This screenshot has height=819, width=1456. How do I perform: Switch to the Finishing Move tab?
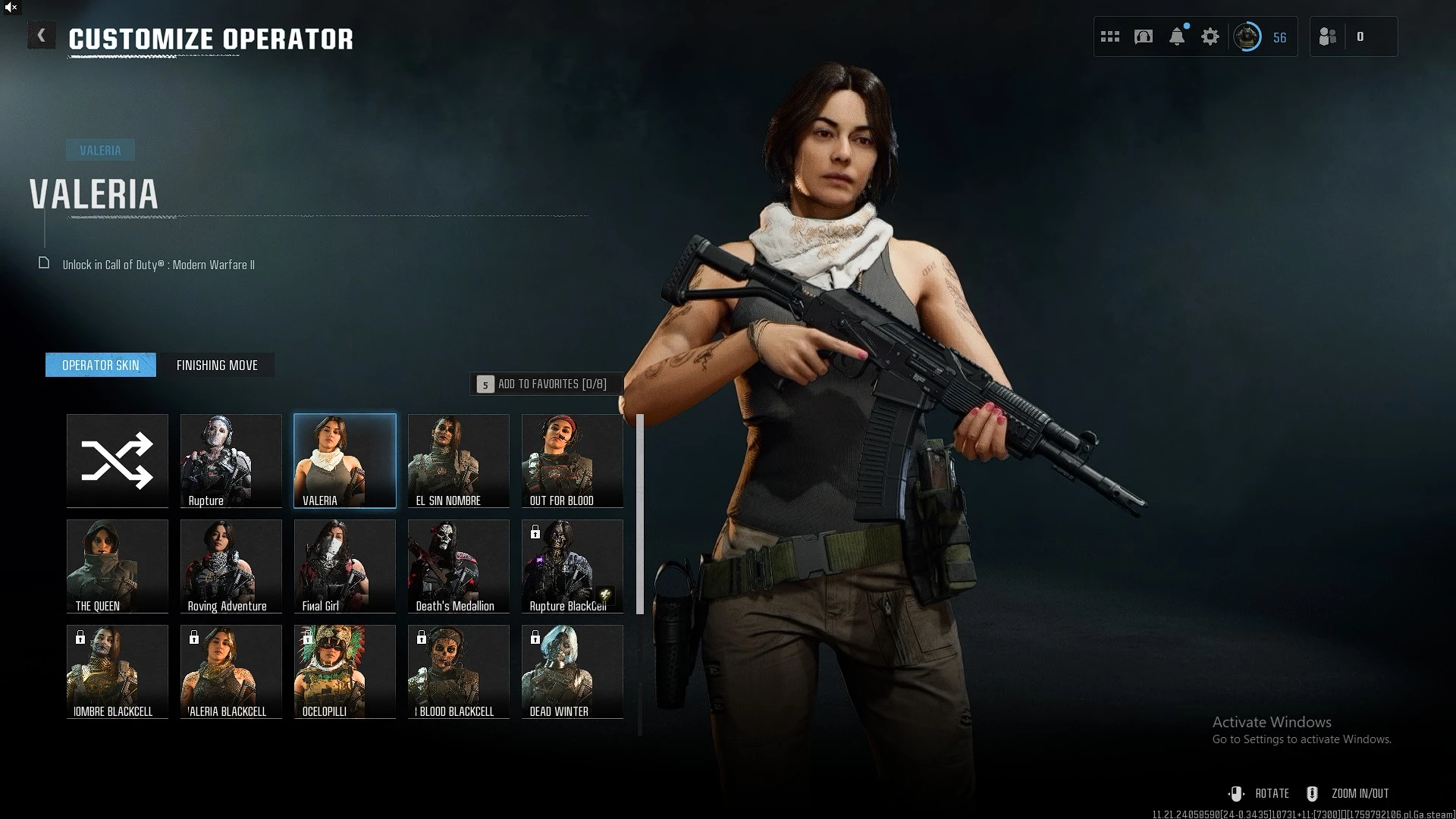pos(217,366)
